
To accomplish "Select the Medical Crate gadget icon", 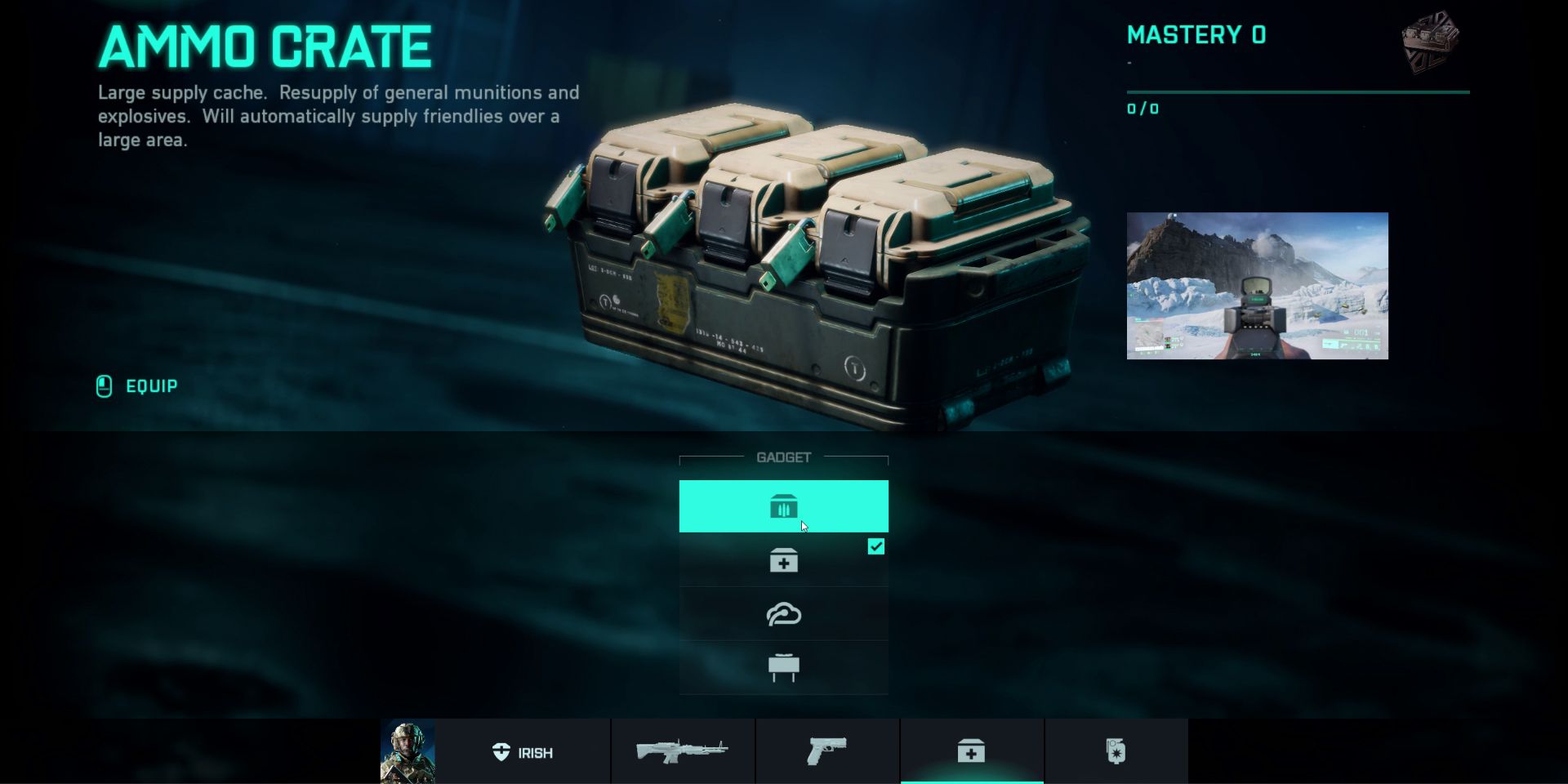I will pyautogui.click(x=784, y=559).
